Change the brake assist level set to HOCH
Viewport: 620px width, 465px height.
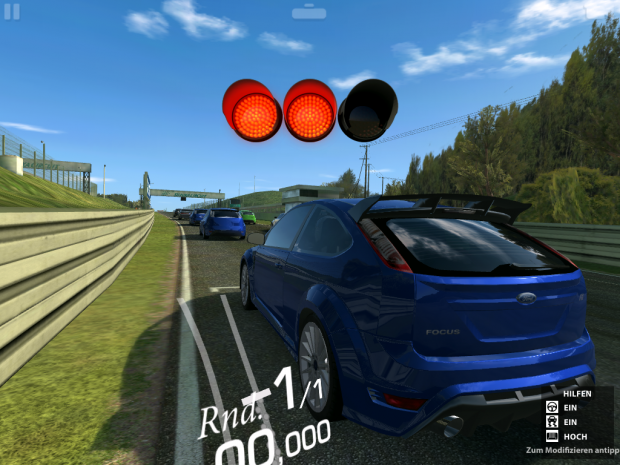coord(552,436)
